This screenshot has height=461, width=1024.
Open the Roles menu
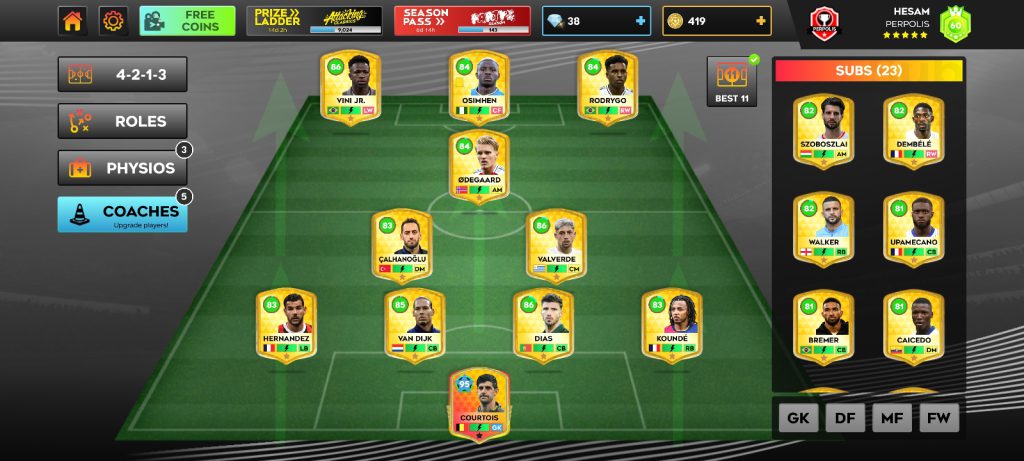tap(122, 121)
